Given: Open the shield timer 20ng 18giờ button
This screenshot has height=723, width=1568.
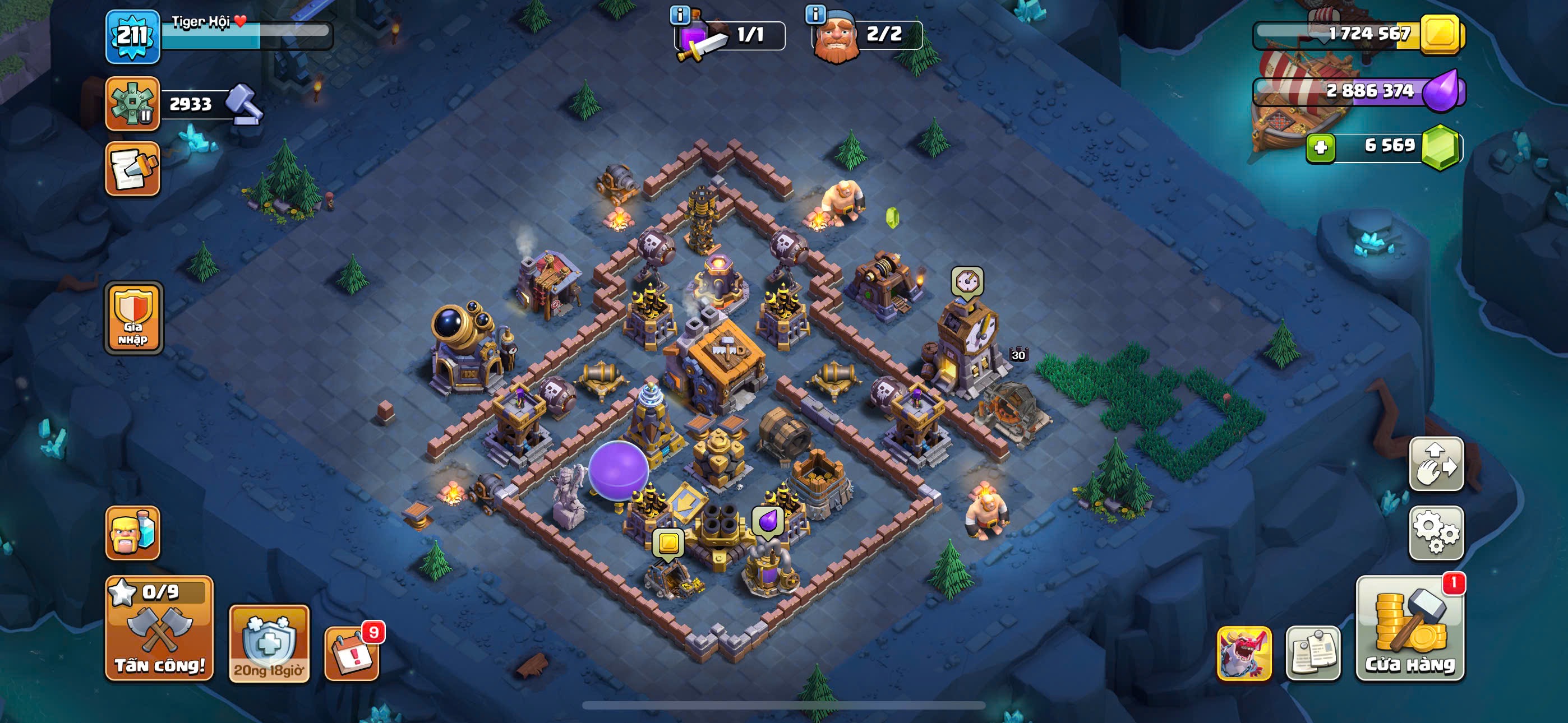Looking at the screenshot, I should [x=269, y=643].
